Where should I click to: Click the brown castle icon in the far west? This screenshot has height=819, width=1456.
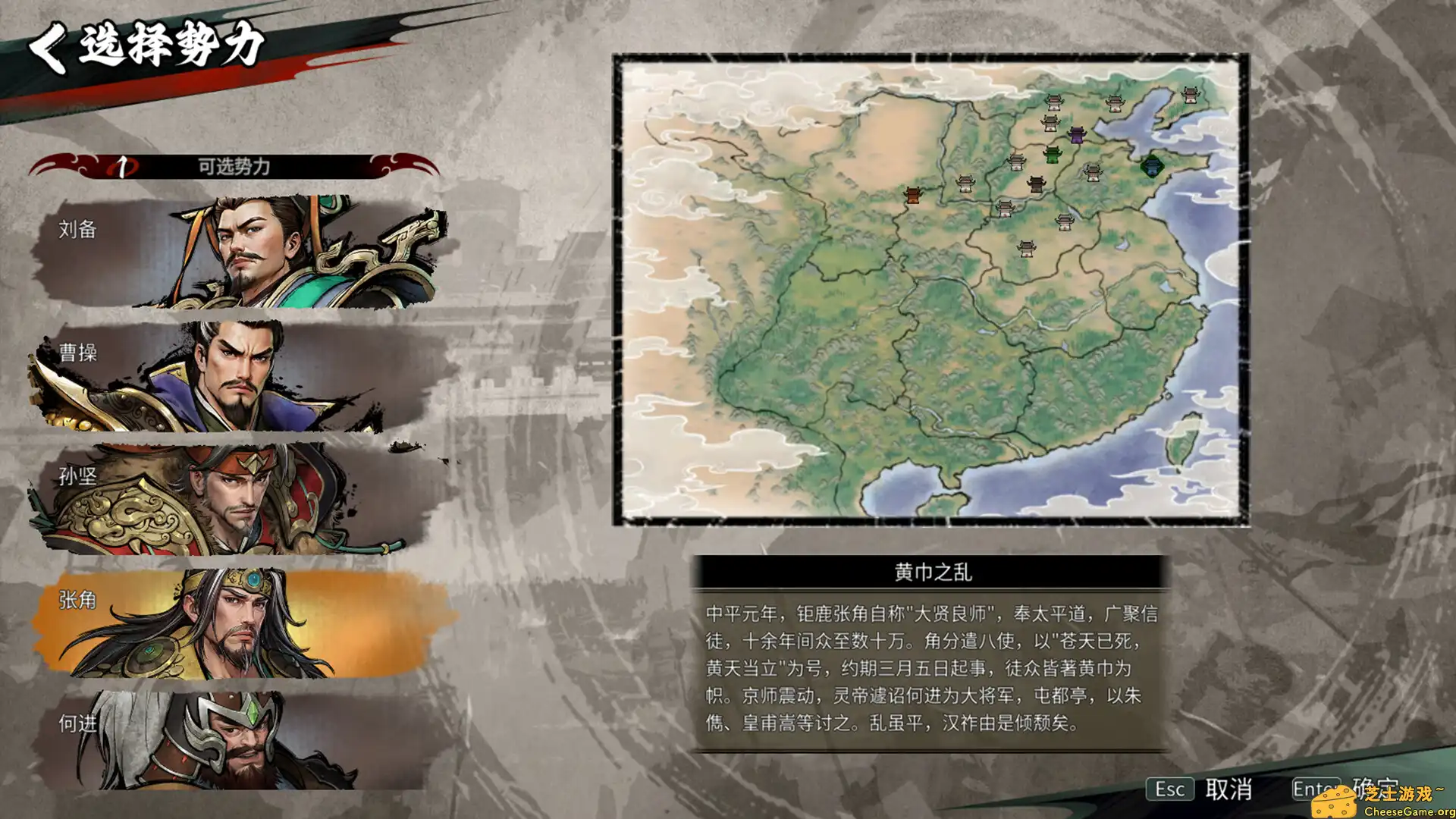pyautogui.click(x=912, y=196)
